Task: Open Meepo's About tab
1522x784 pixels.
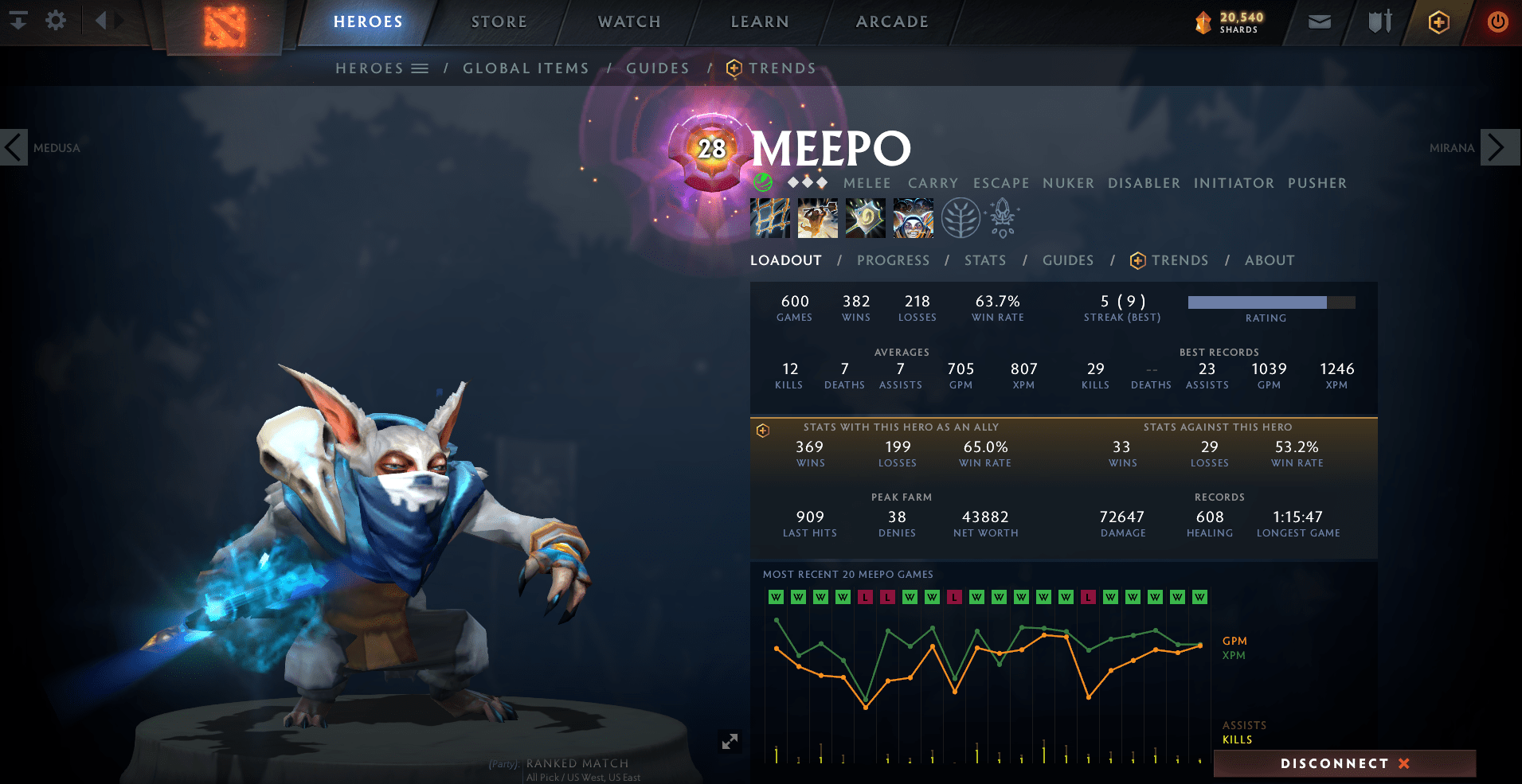Action: [1270, 260]
